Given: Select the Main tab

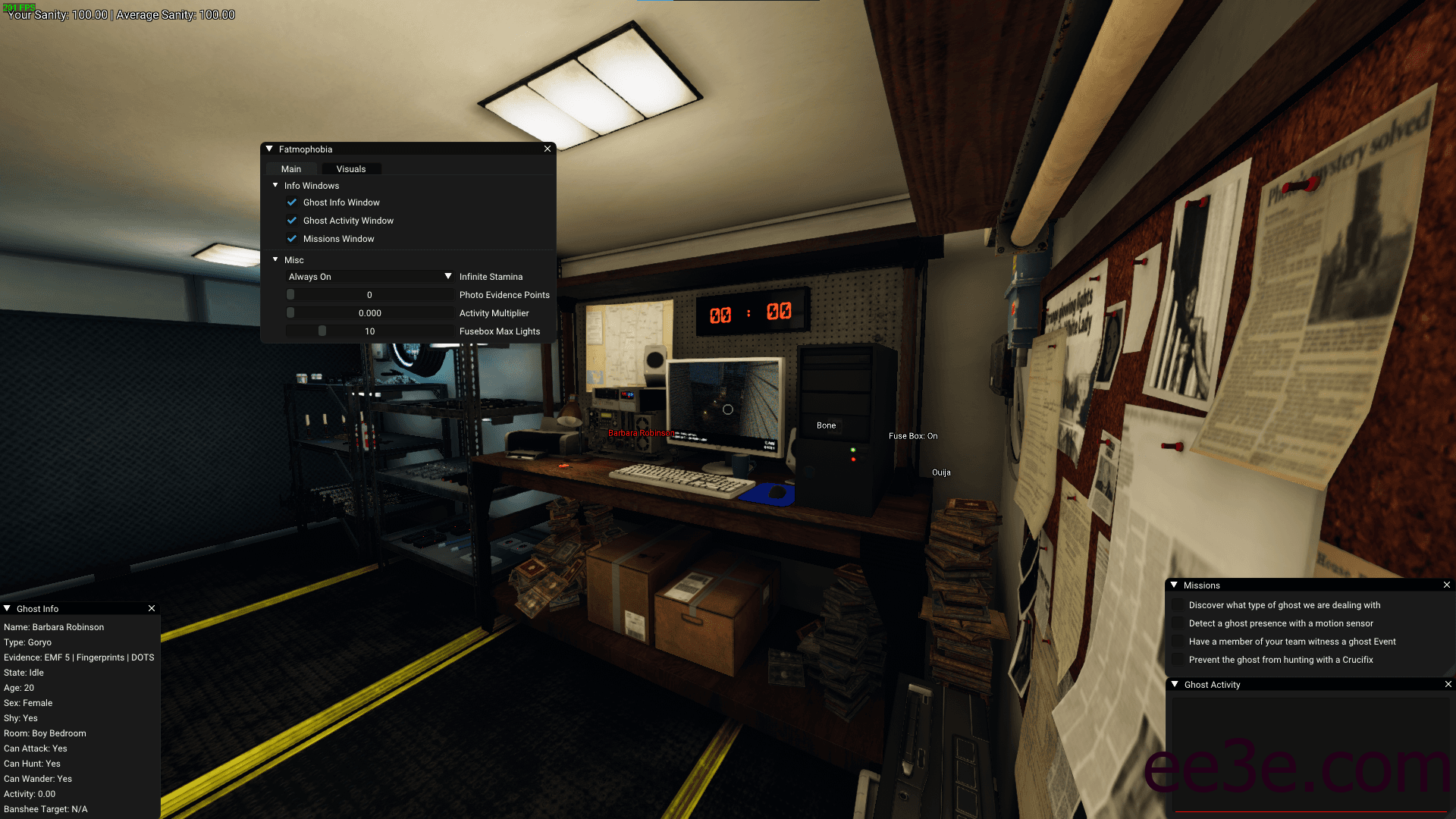Looking at the screenshot, I should coord(291,169).
